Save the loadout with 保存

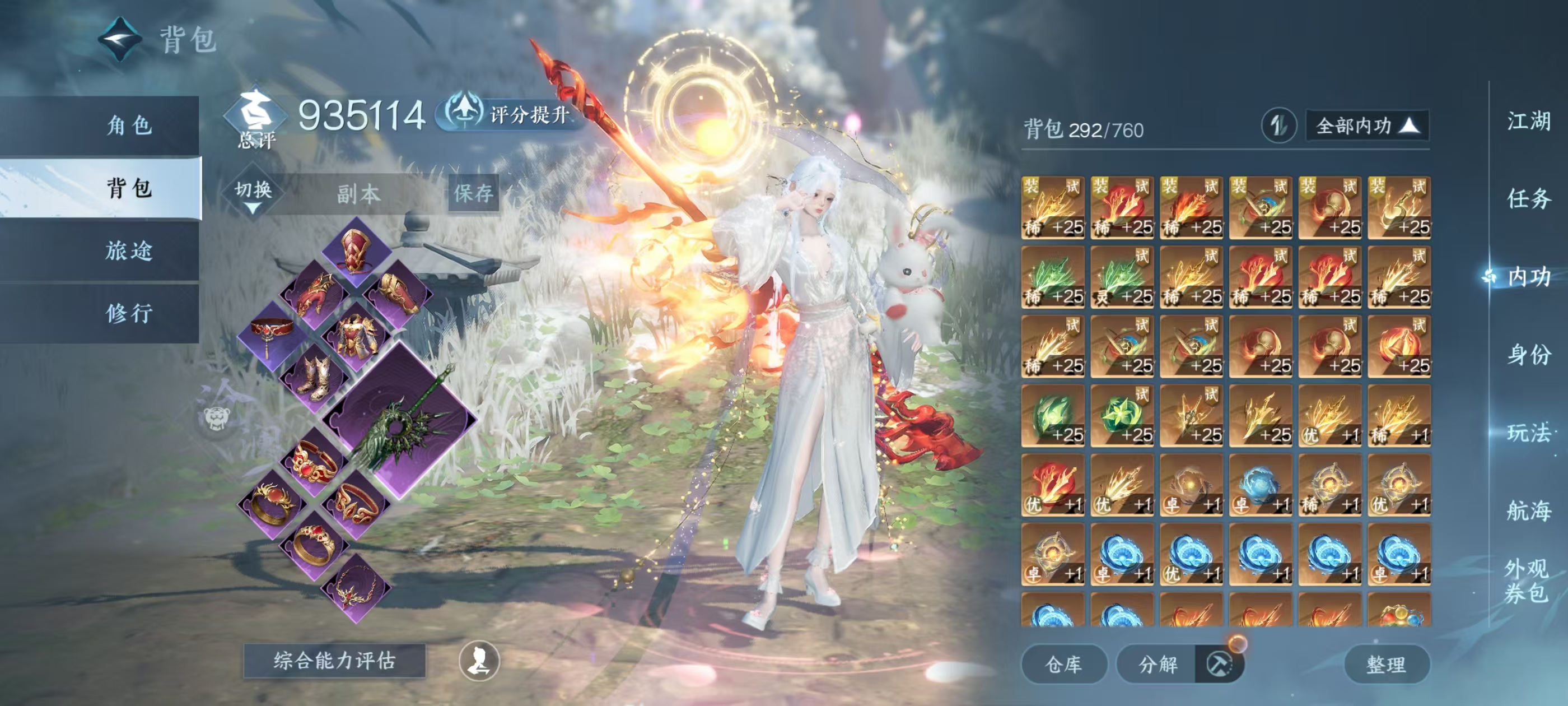pyautogui.click(x=474, y=194)
